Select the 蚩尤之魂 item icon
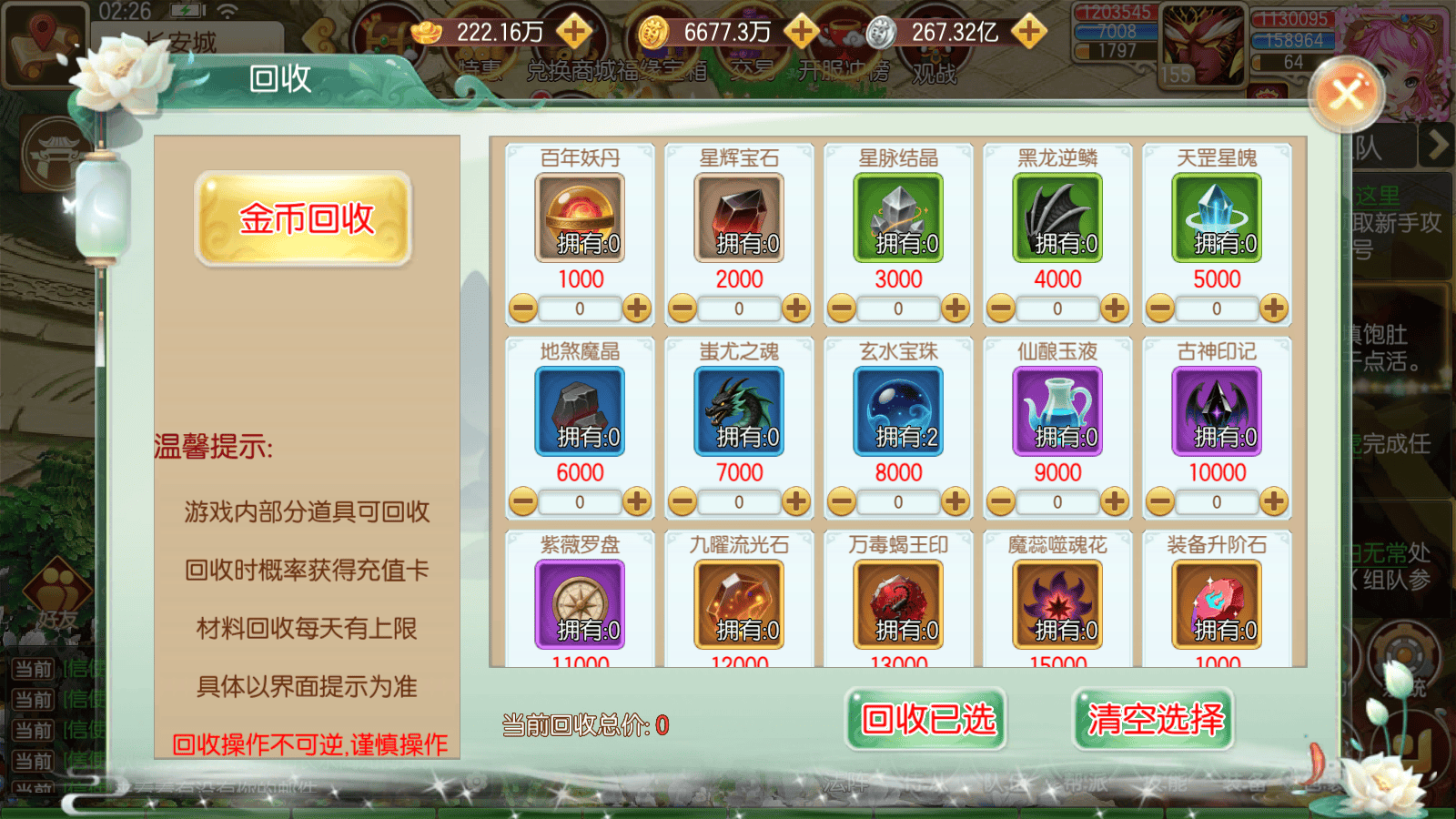Image resolution: width=1456 pixels, height=819 pixels. click(739, 411)
